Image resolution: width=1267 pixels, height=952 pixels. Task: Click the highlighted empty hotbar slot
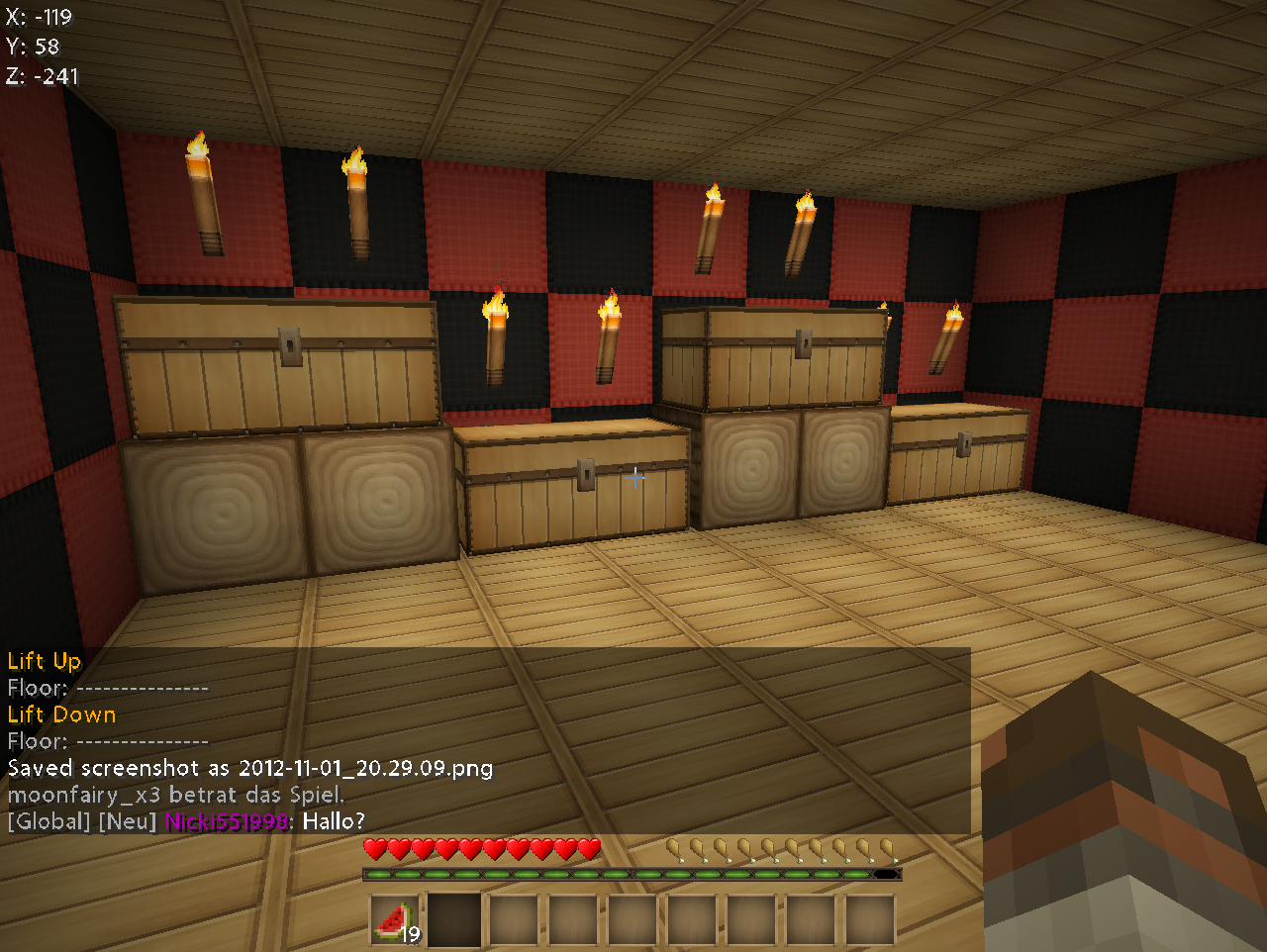coord(454,920)
